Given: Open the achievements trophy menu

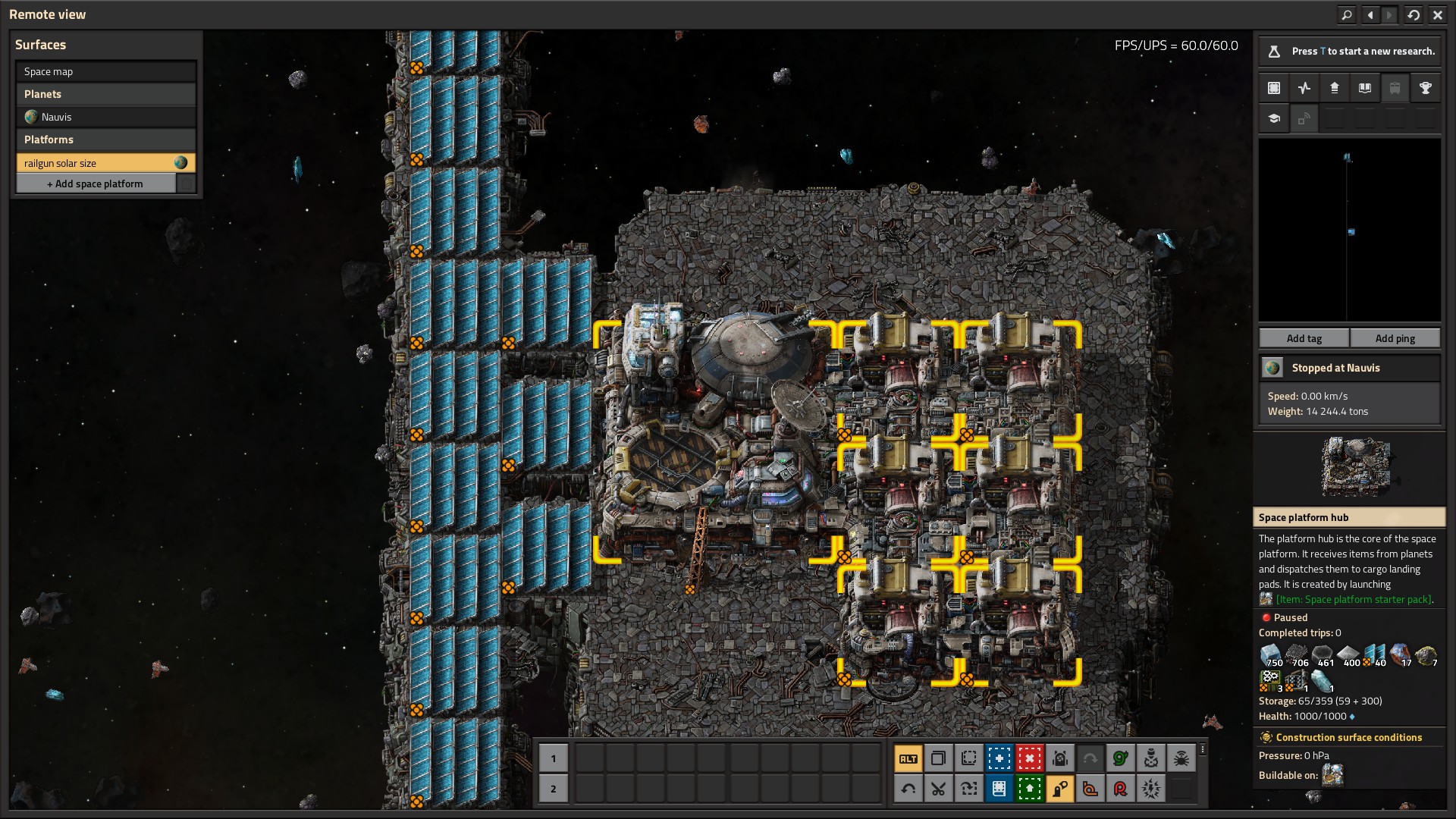Looking at the screenshot, I should point(1425,88).
